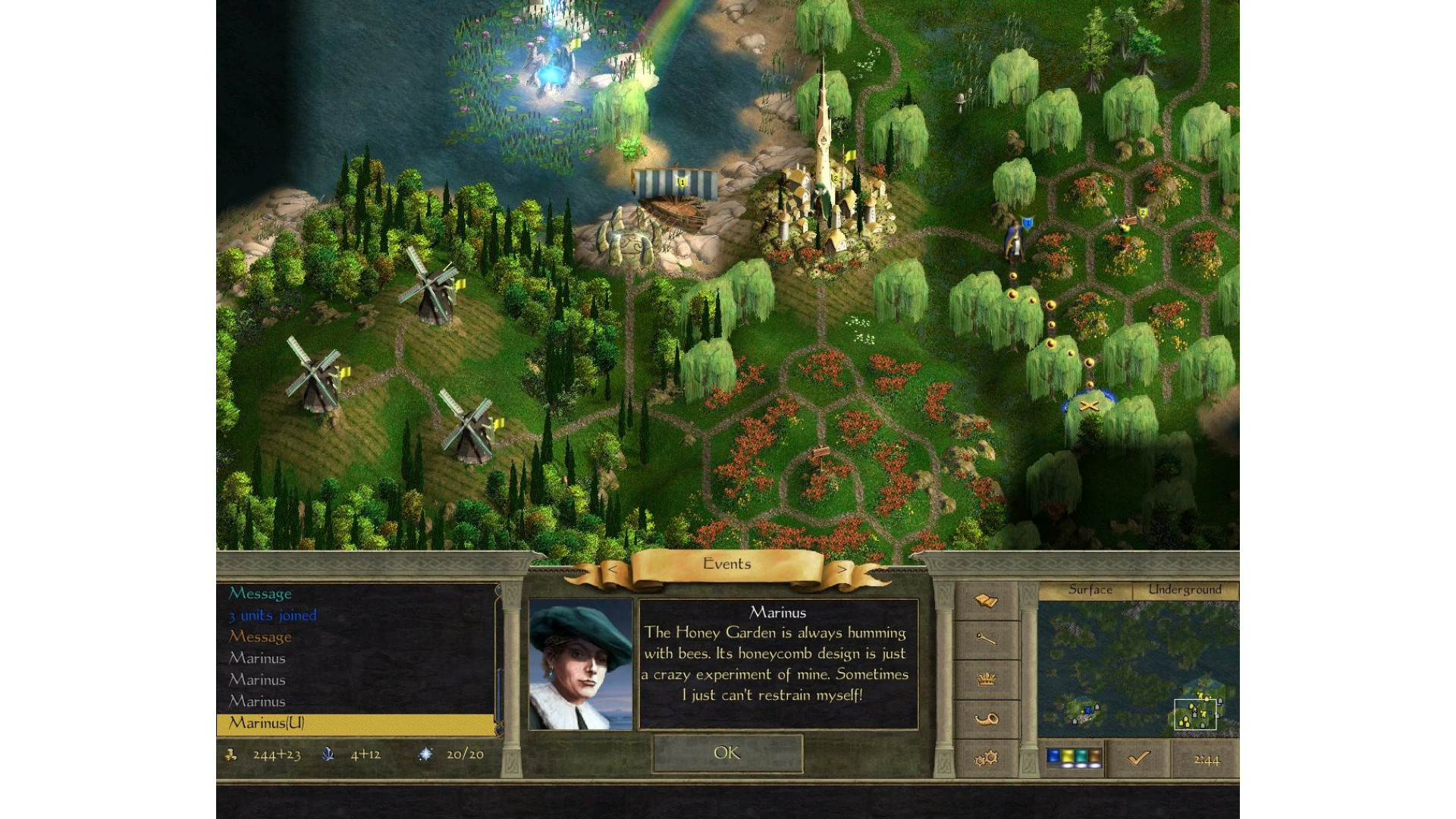Select the orange Message entry in the event list
Image resolution: width=1456 pixels, height=819 pixels.
click(260, 636)
